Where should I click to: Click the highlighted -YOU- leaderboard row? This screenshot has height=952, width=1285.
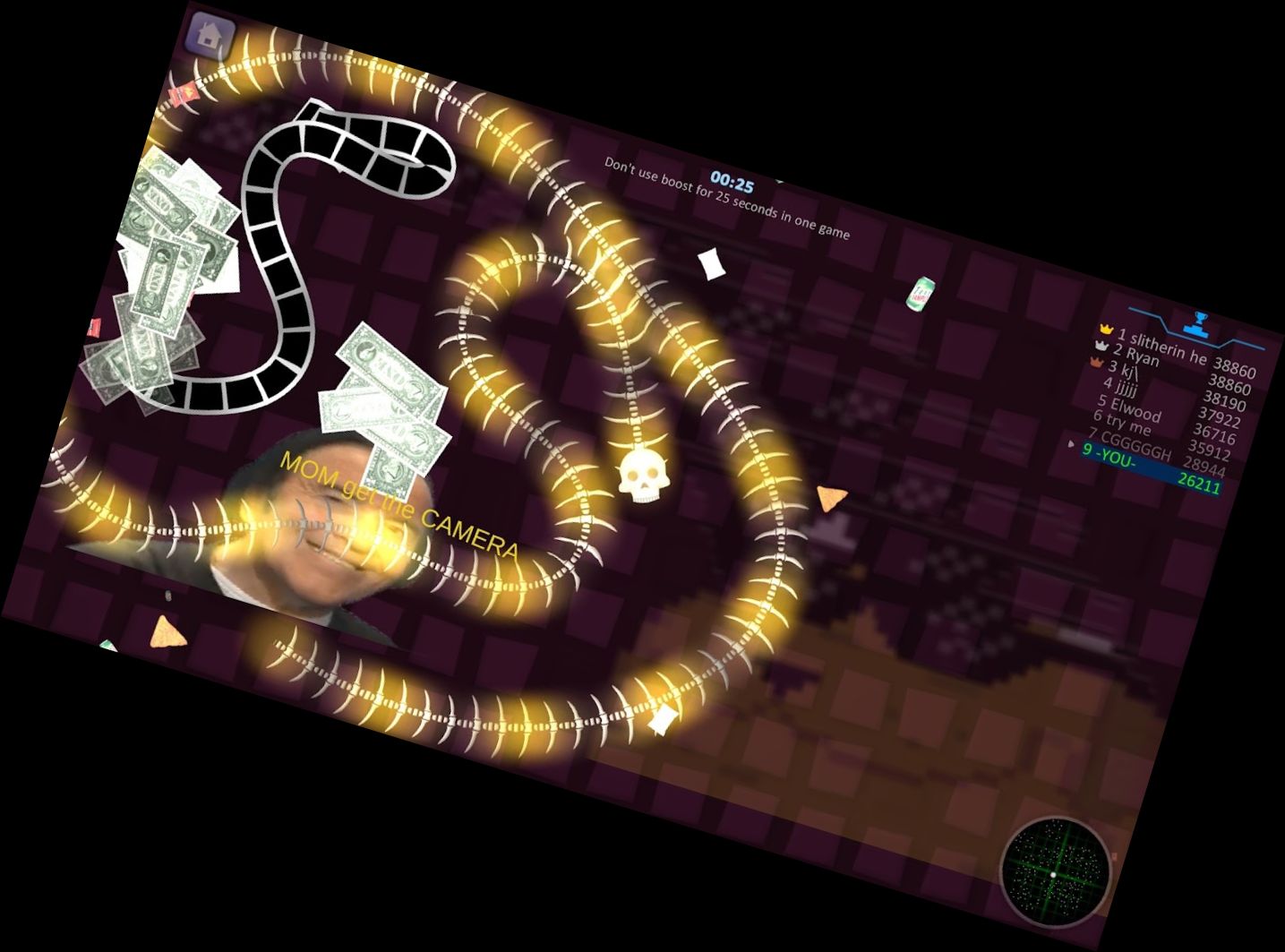pyautogui.click(x=1151, y=469)
